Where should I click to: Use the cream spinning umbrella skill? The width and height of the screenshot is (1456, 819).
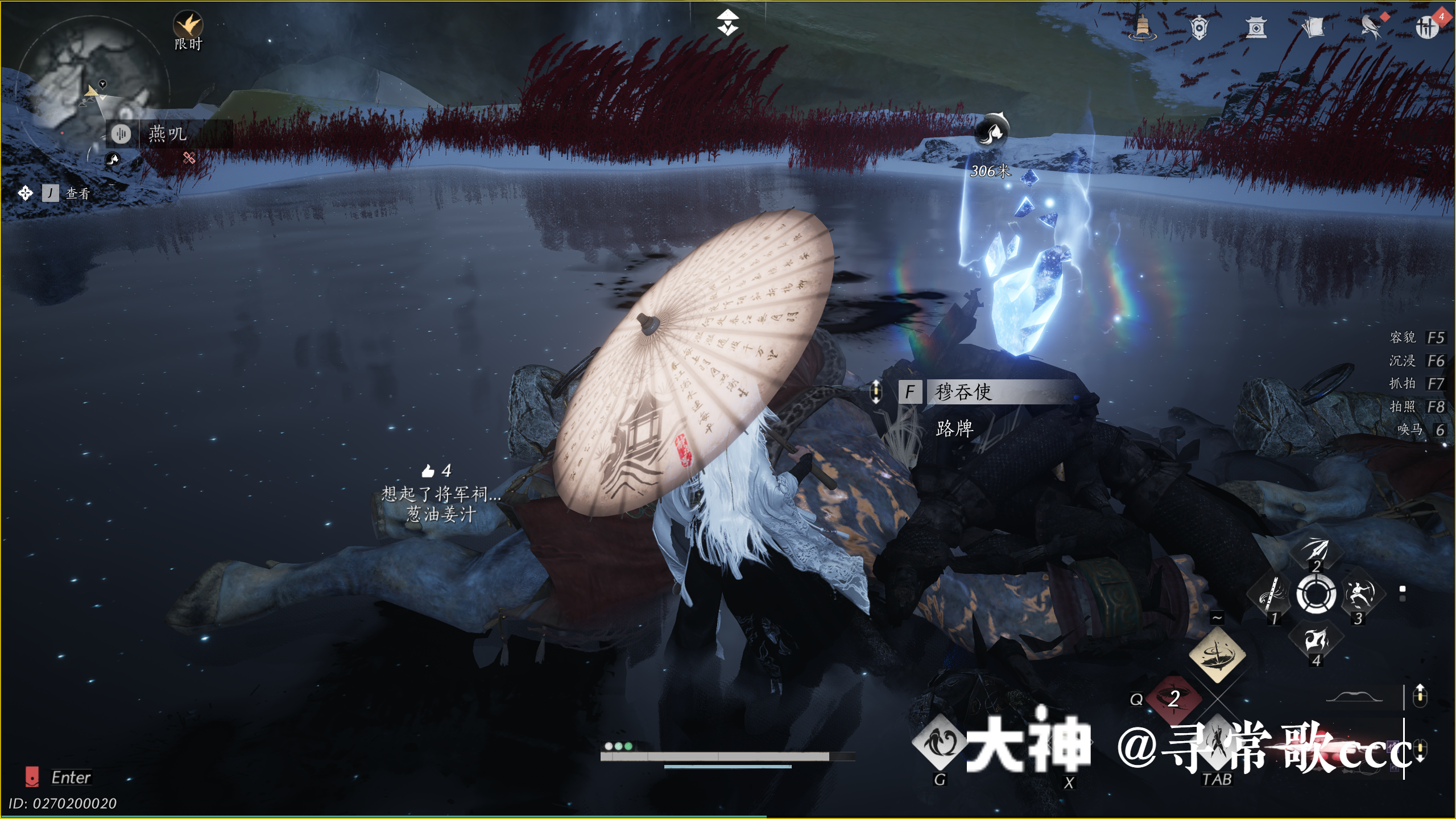coord(1217,655)
